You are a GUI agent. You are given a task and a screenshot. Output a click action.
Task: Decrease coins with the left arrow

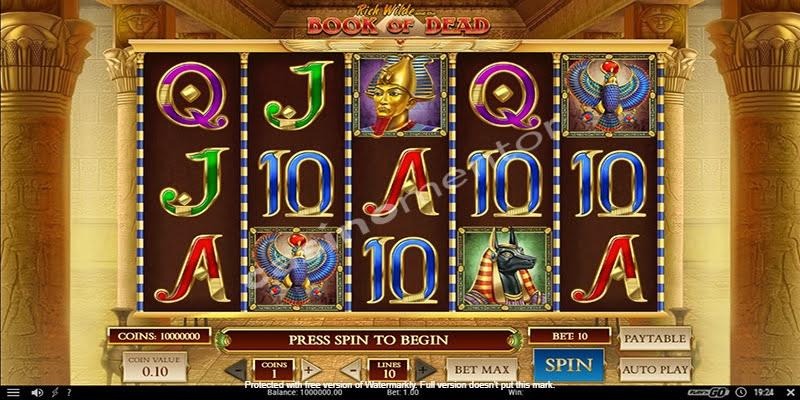pyautogui.click(x=237, y=369)
